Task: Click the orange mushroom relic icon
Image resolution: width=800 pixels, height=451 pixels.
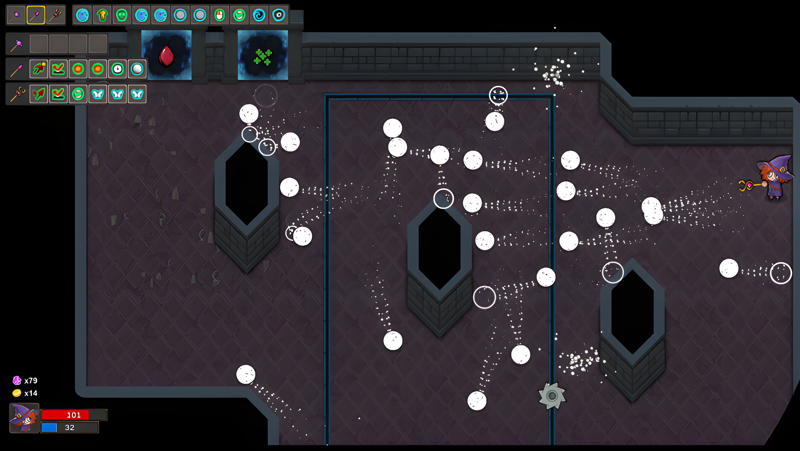Action: coord(102,15)
